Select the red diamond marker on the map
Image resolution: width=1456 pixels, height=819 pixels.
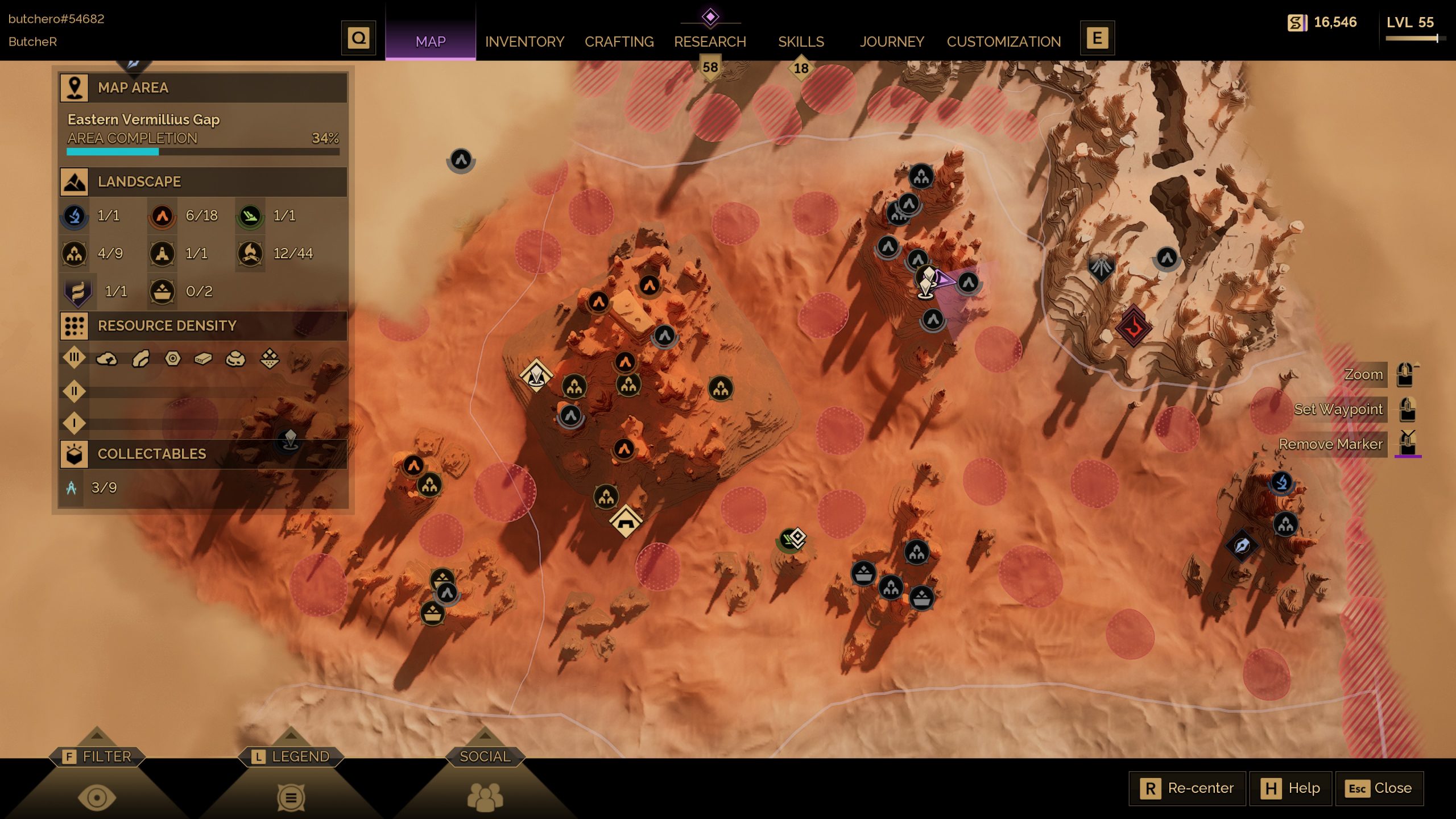click(x=1133, y=327)
